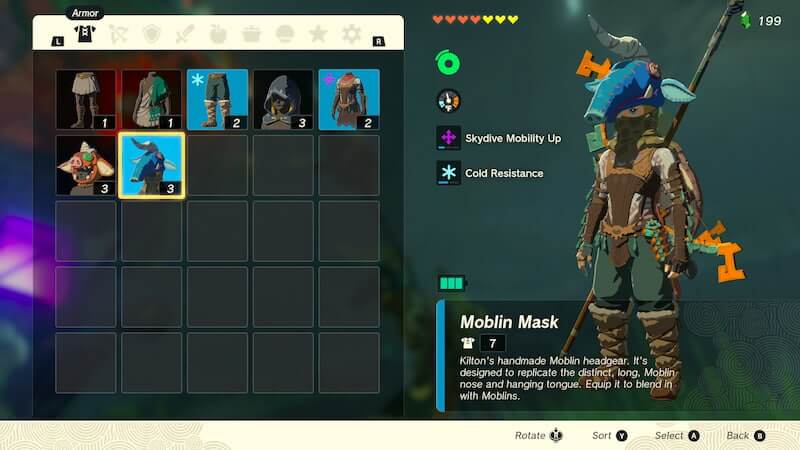Open the gear system tab

pos(351,34)
